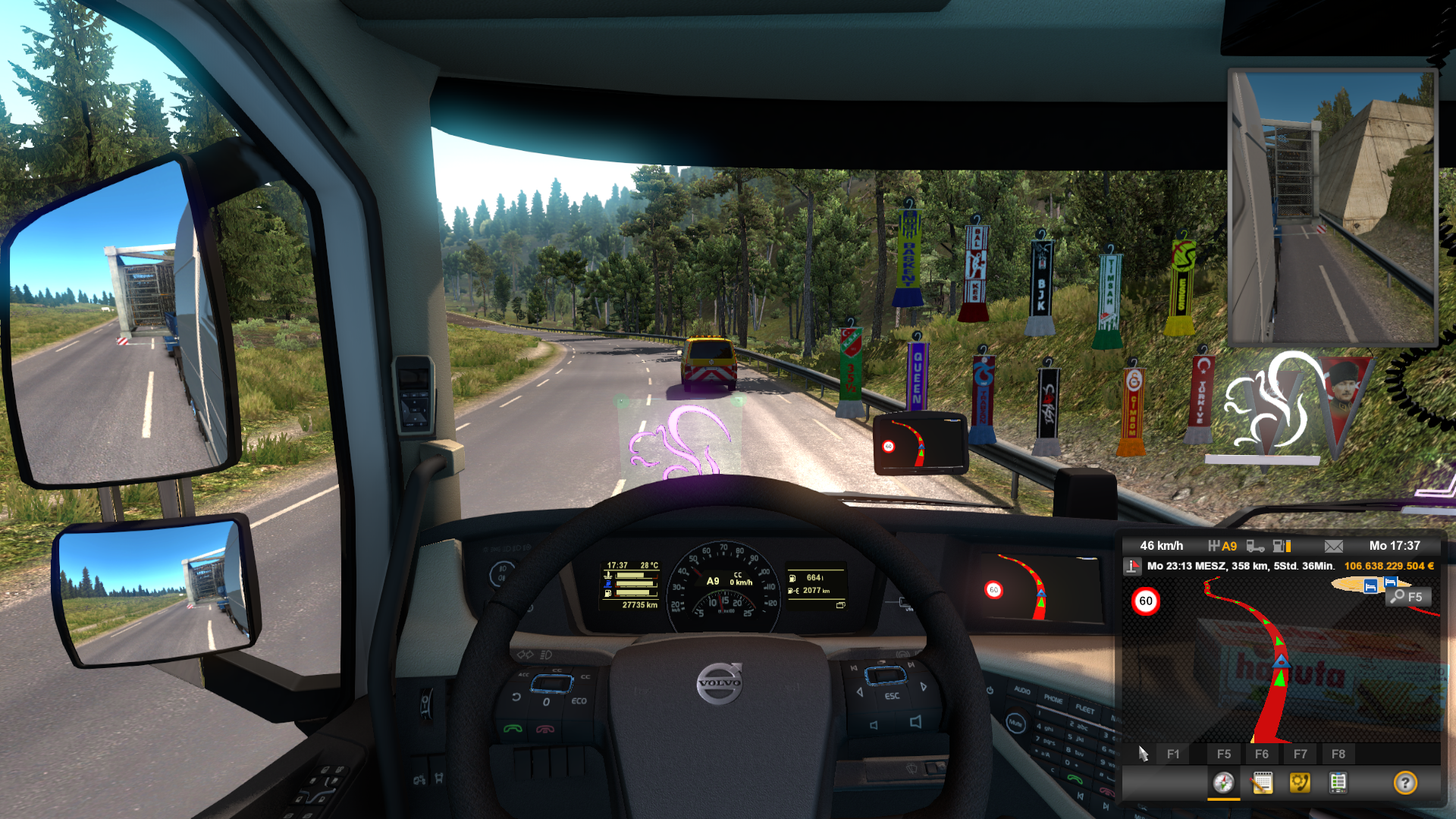Show the driver info checklist tab
This screenshot has width=1456, height=819.
[x=1338, y=783]
